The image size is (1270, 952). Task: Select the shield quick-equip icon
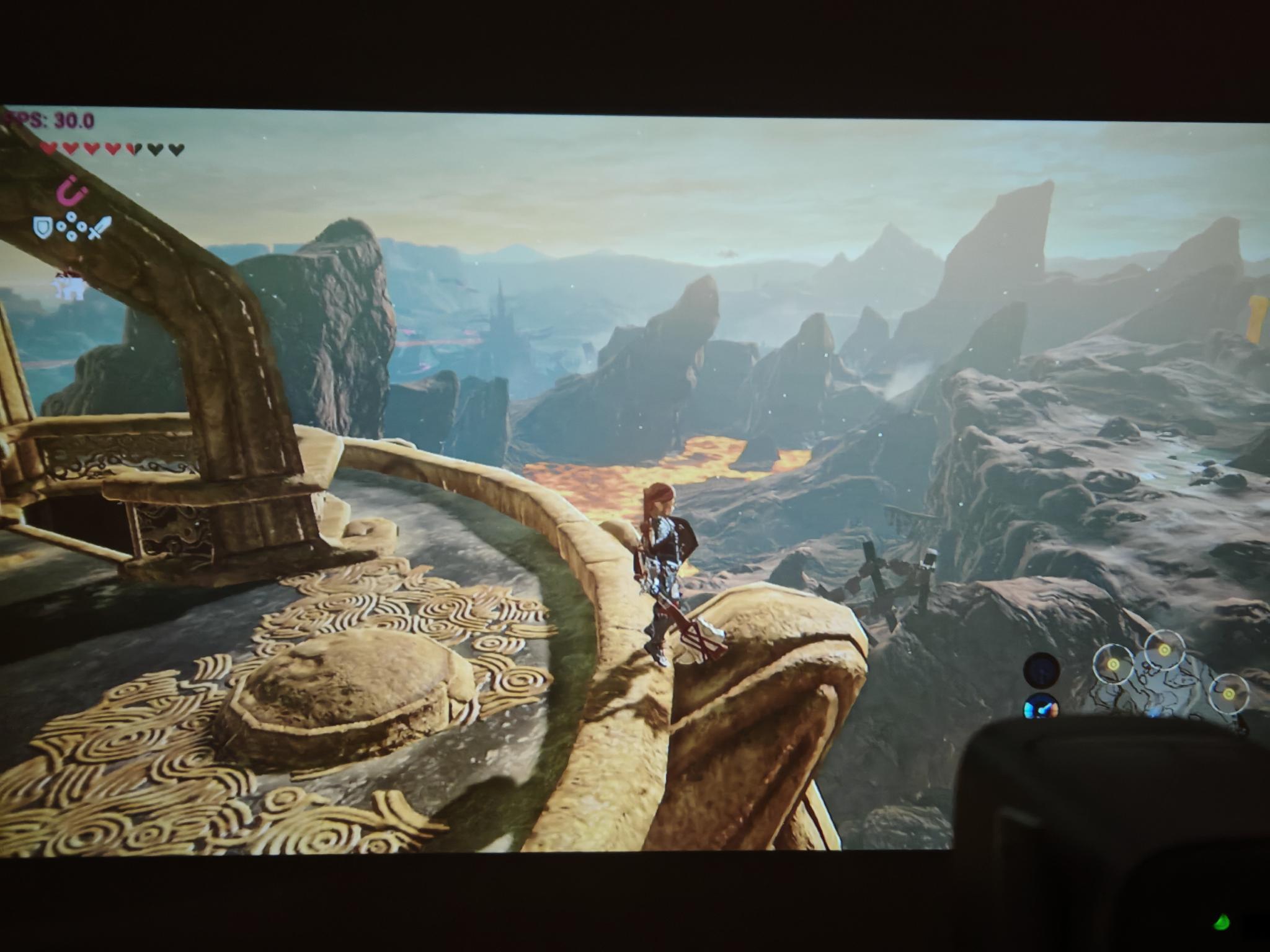(x=43, y=228)
